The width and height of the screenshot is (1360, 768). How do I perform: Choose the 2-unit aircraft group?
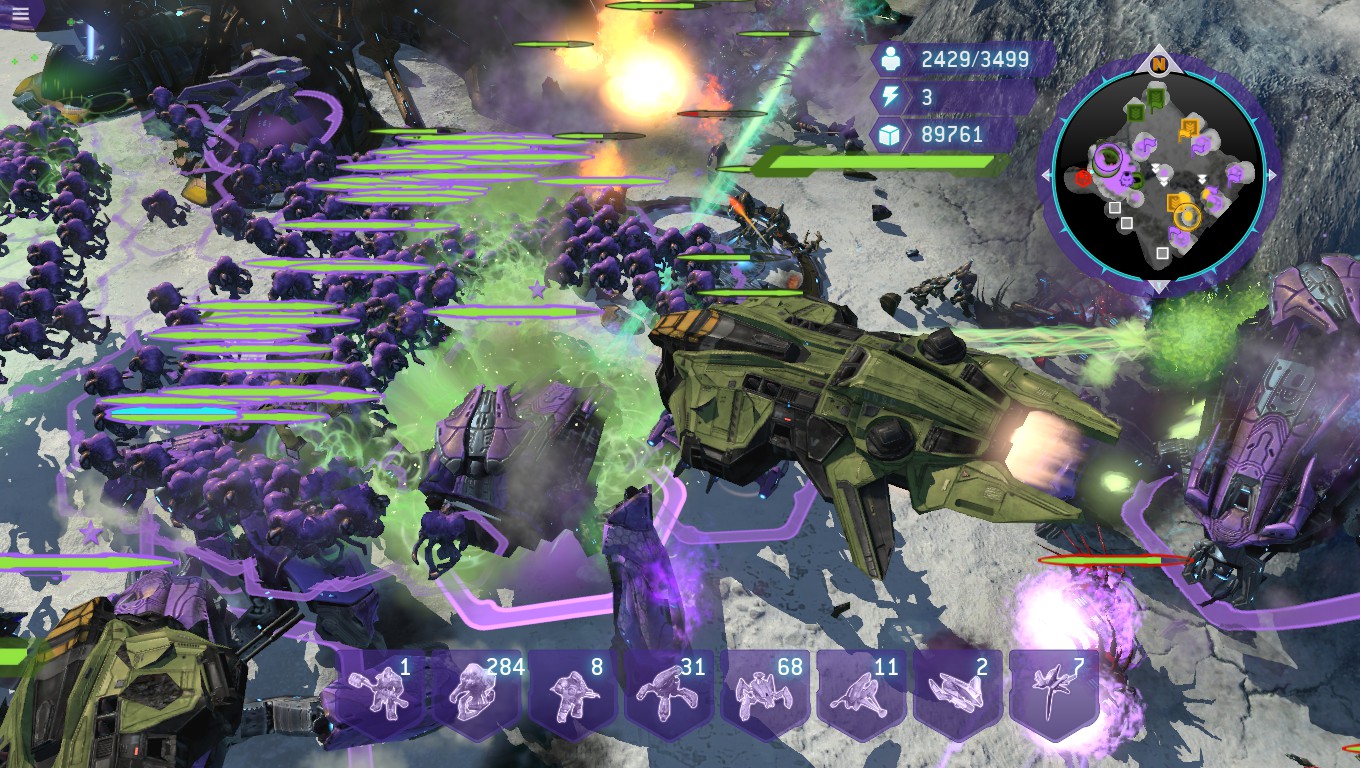click(960, 692)
